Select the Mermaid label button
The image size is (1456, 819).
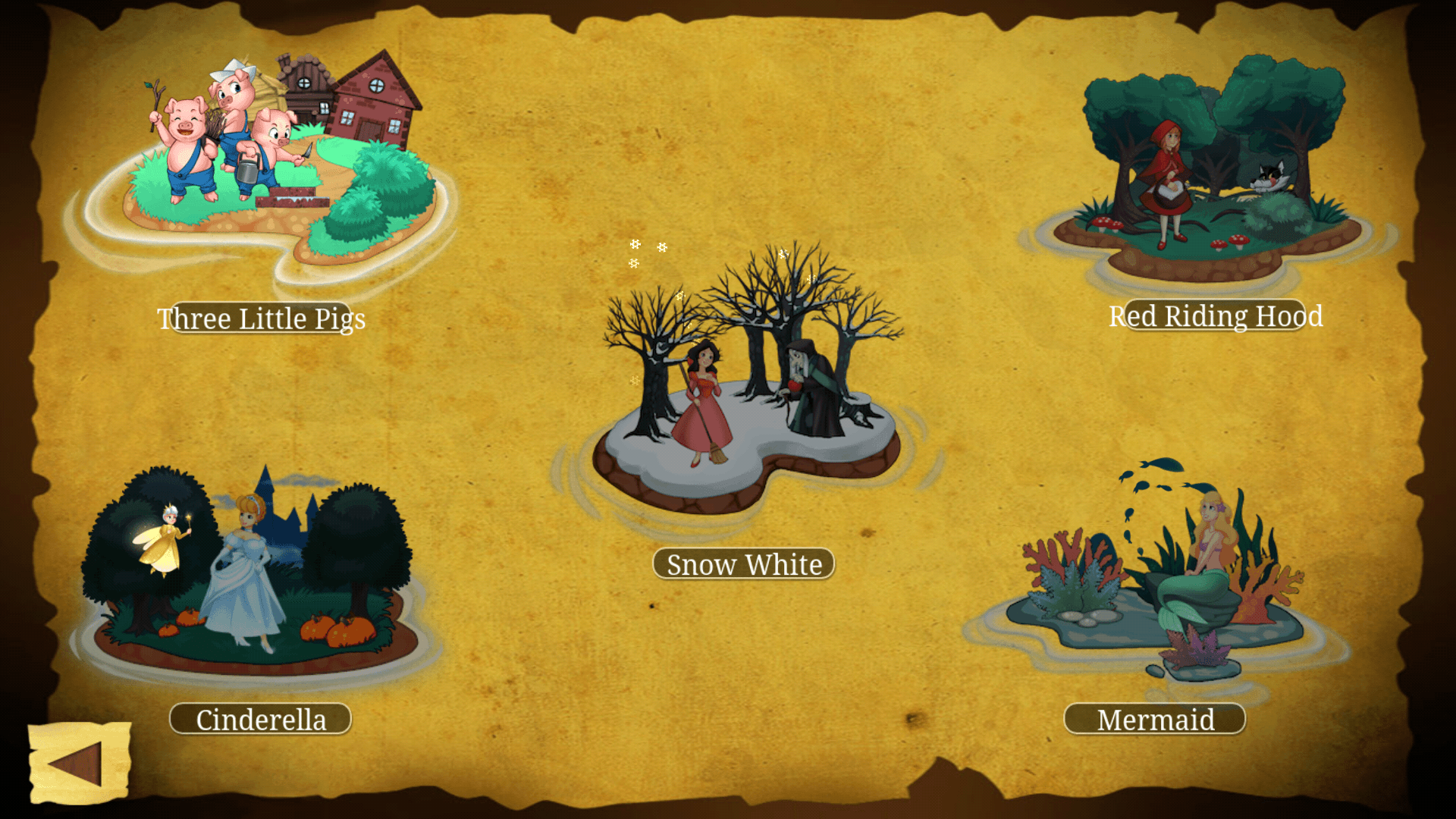(1155, 719)
